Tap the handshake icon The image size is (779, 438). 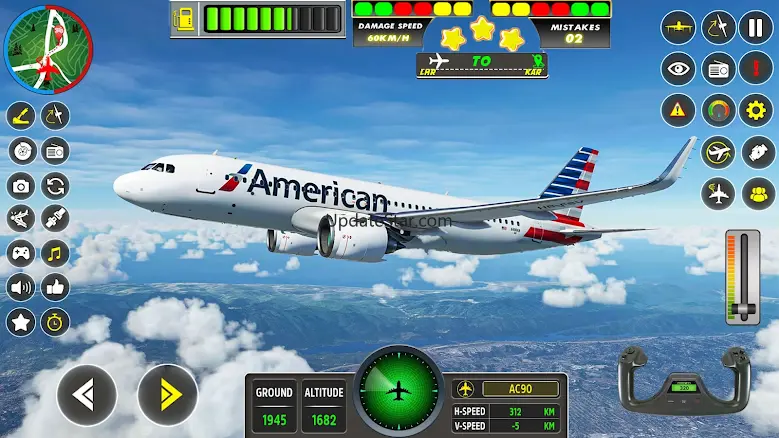pyautogui.click(x=757, y=151)
